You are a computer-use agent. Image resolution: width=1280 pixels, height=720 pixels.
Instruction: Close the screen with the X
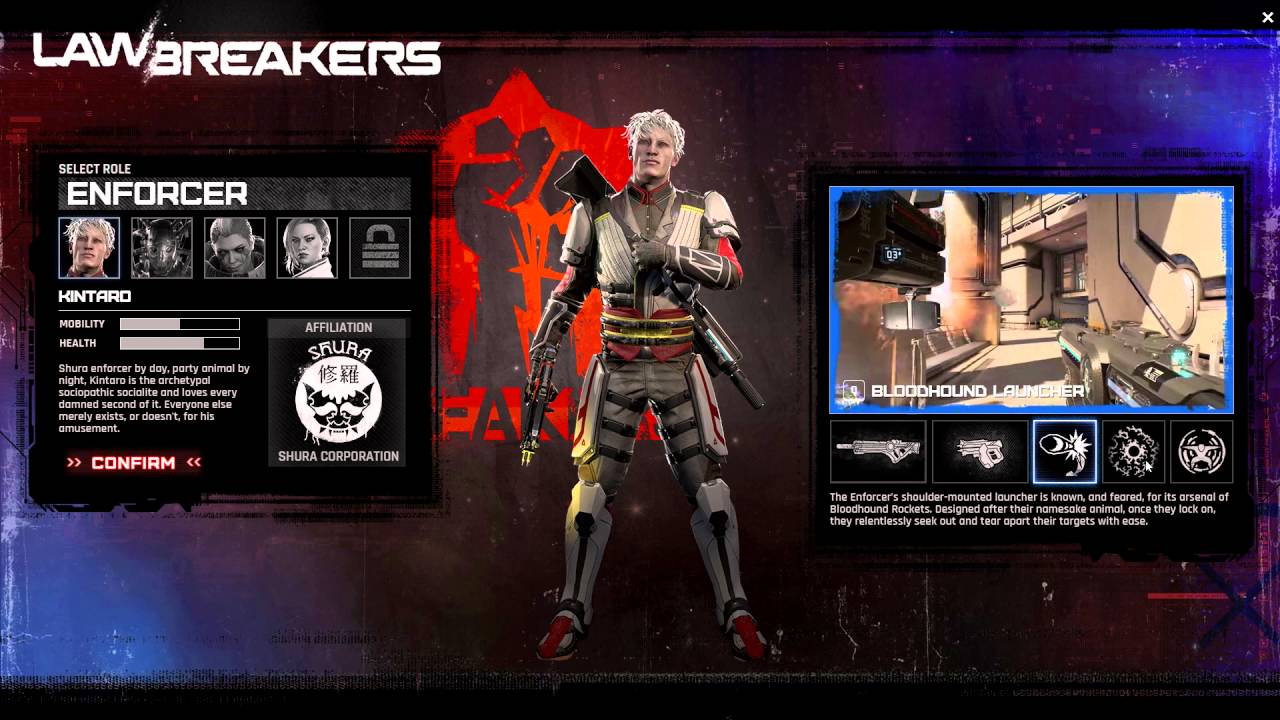(x=1267, y=15)
